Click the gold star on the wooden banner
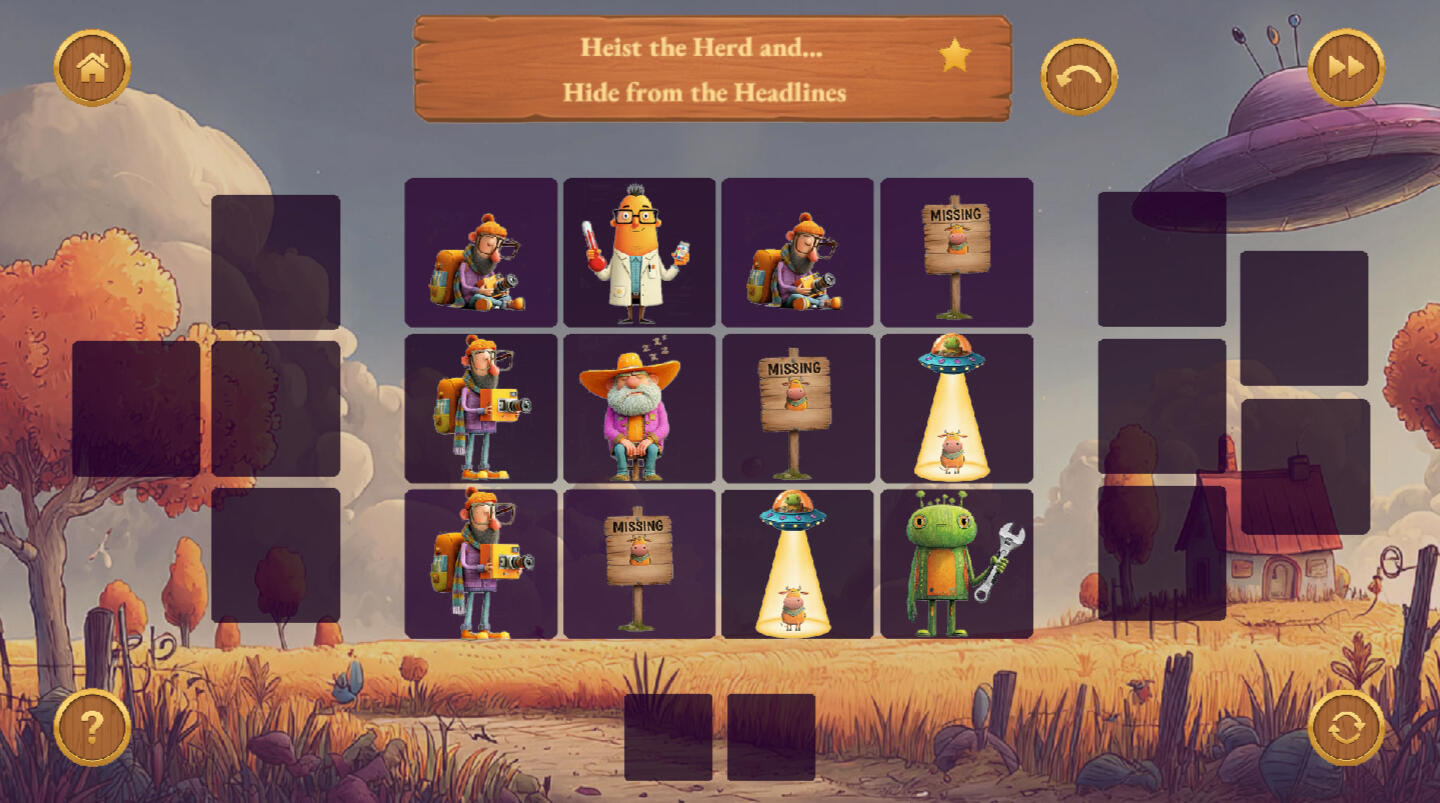This screenshot has height=803, width=1440. pos(955,56)
